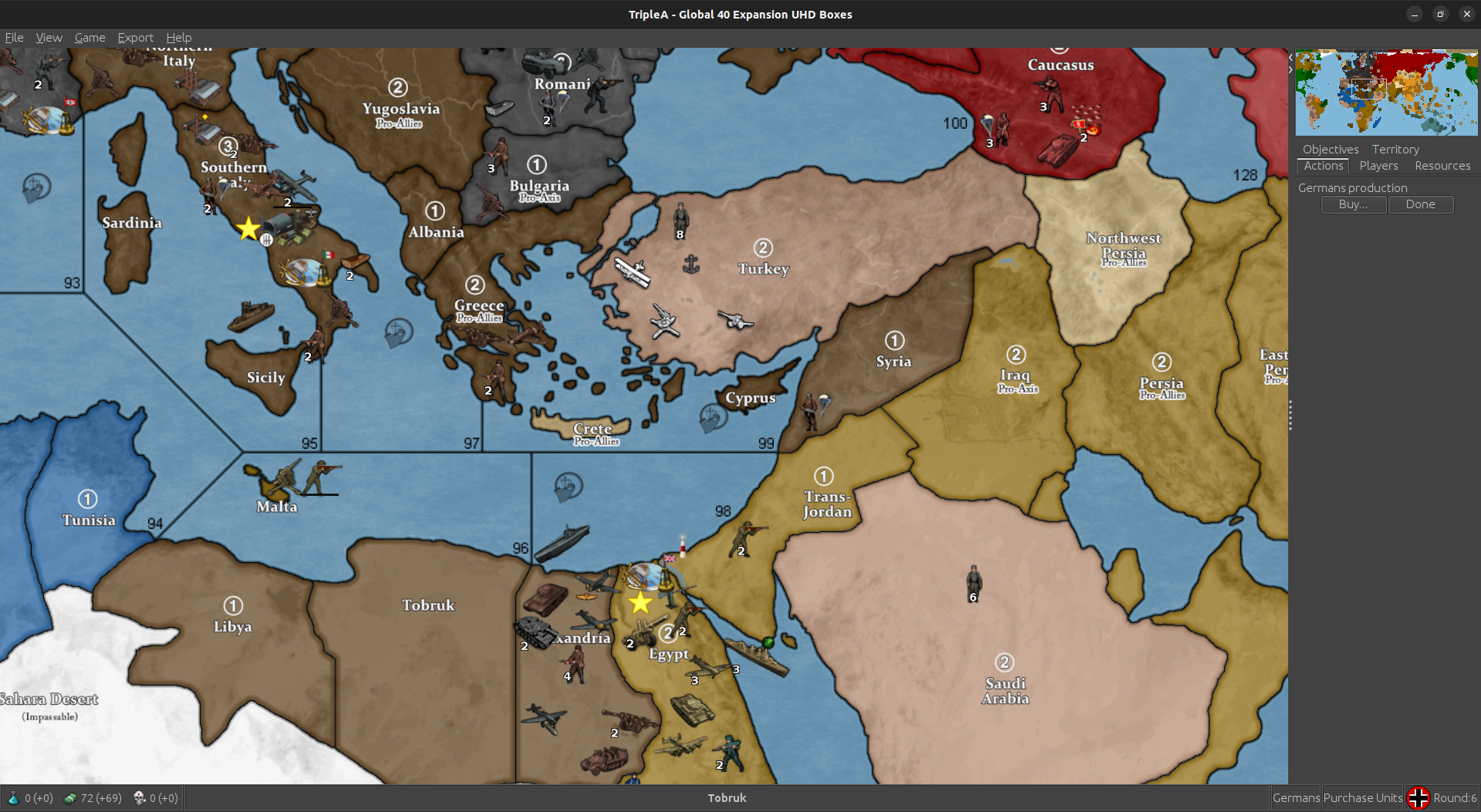Click the skull icon in the status bar
Screen dimensions: 1481x812
coord(140,797)
